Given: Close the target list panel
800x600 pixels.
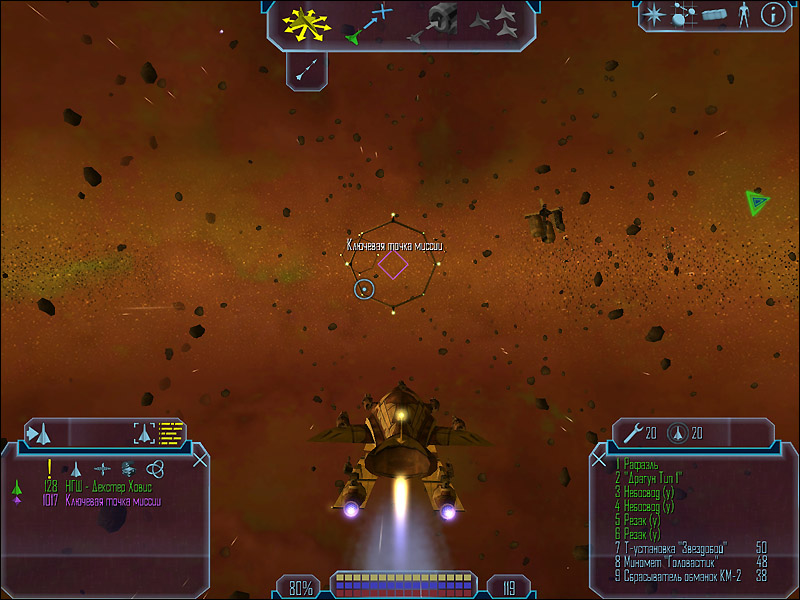Looking at the screenshot, I should coord(200,459).
